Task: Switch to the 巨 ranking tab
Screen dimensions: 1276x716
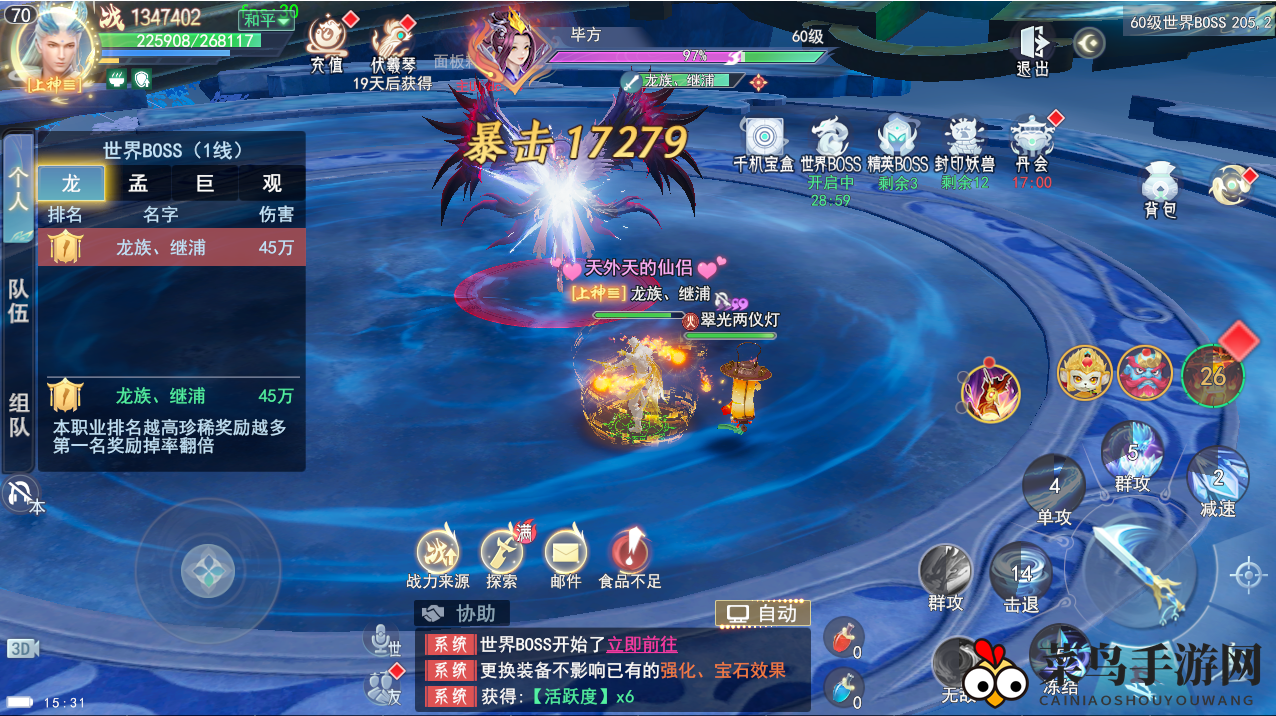Action: (204, 184)
